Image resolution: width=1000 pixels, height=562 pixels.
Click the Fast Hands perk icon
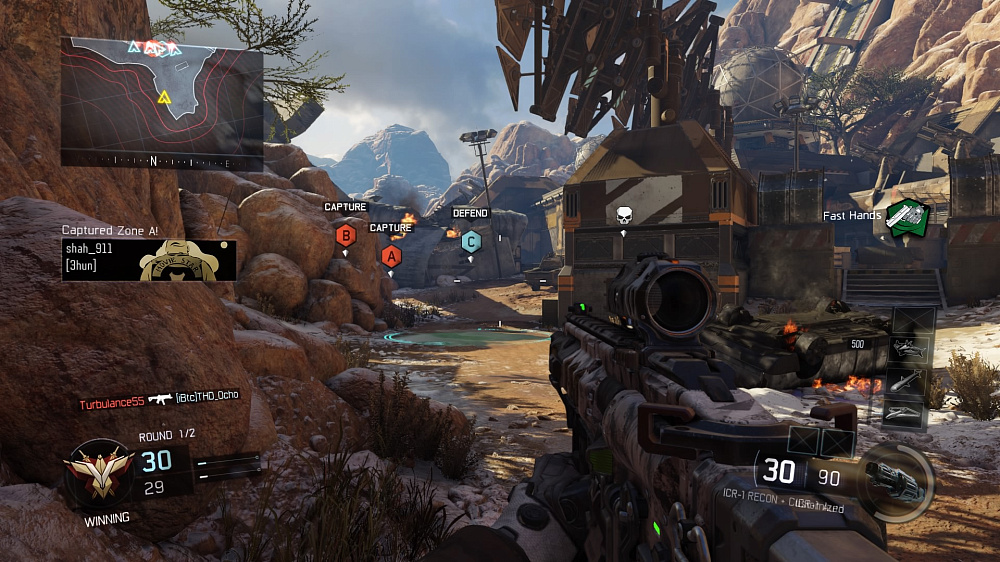(x=907, y=217)
